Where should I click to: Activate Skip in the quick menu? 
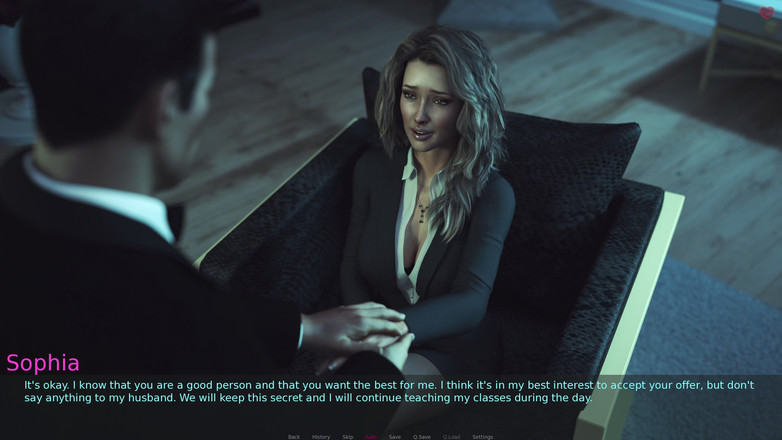[x=348, y=437]
